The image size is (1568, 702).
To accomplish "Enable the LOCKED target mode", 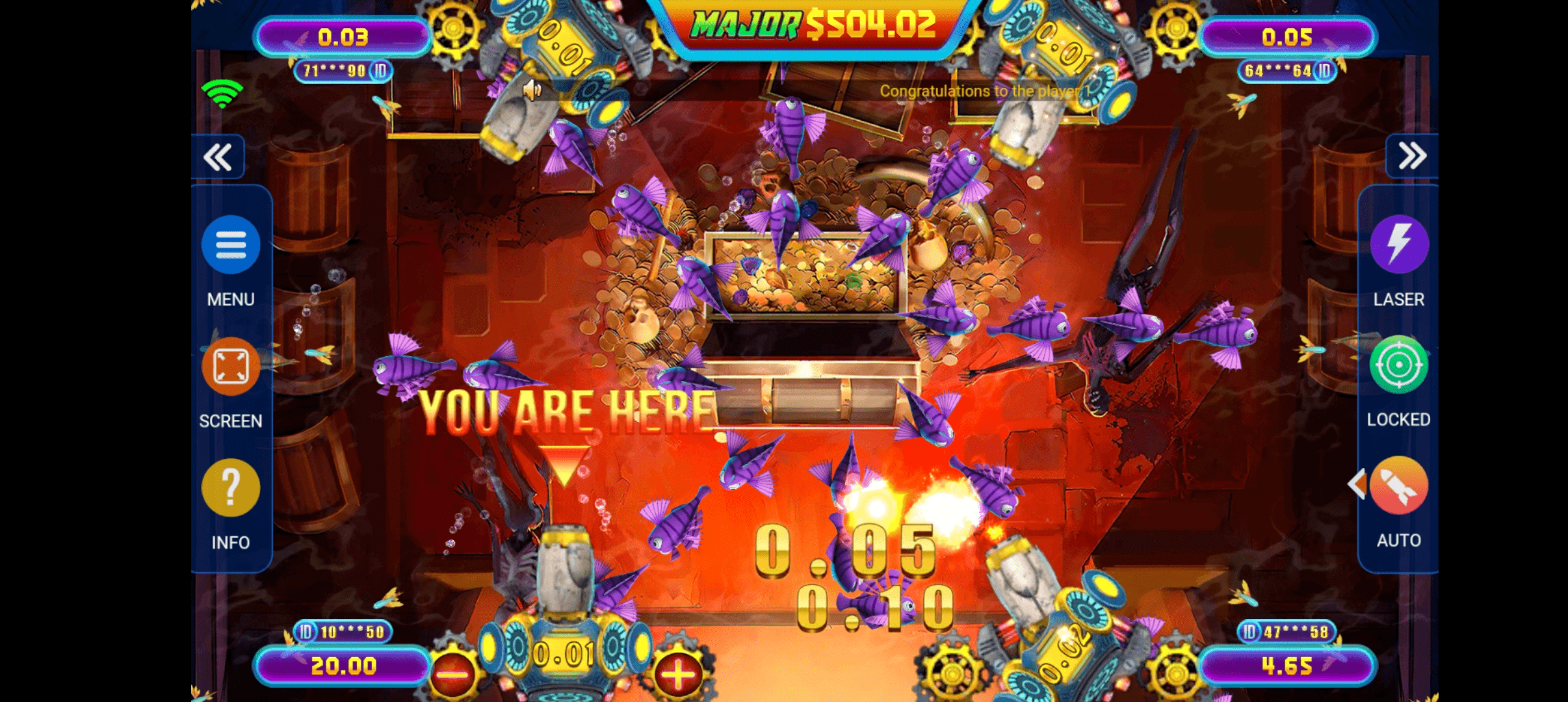I will point(1399,365).
